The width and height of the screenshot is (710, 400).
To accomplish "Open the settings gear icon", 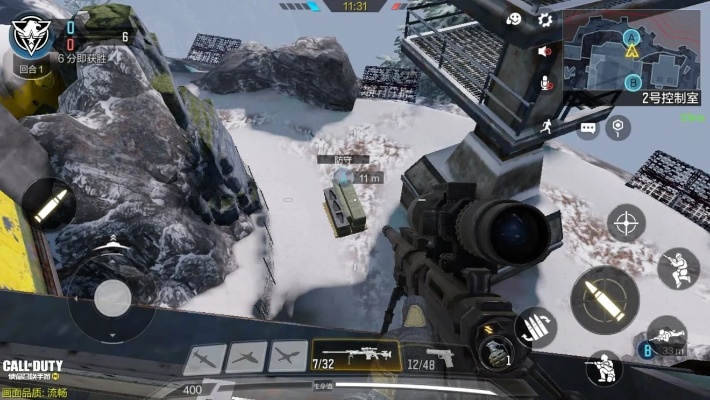I will click(545, 19).
